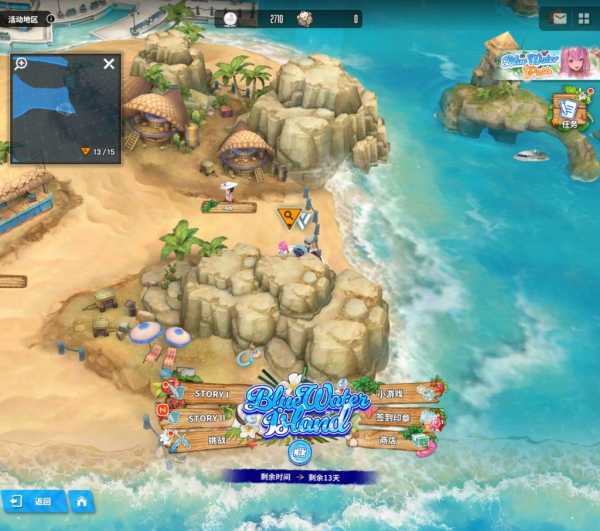
Task: Click the 活动地区 event area label
Action: (x=25, y=18)
